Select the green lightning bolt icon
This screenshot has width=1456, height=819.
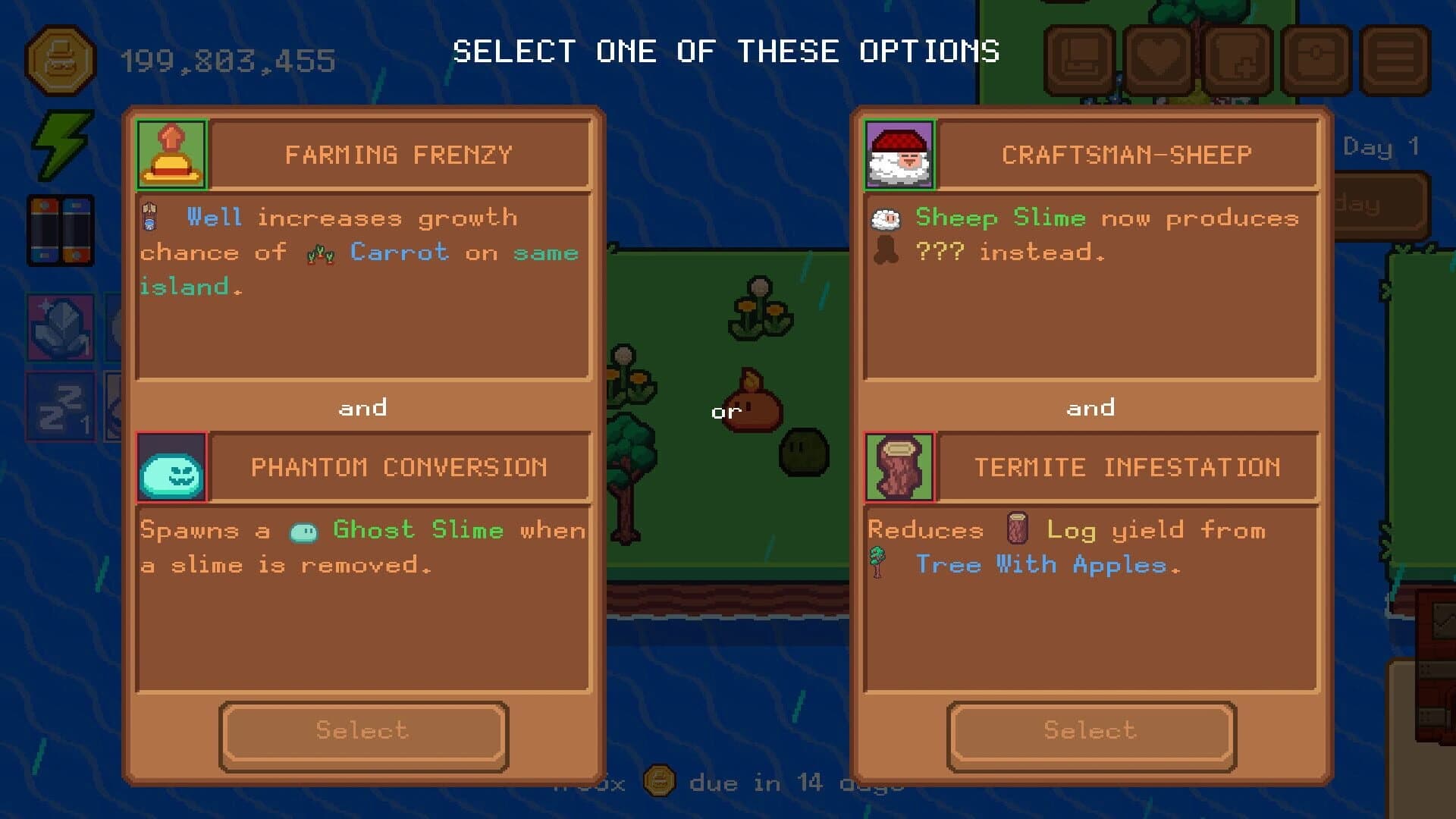click(x=61, y=144)
